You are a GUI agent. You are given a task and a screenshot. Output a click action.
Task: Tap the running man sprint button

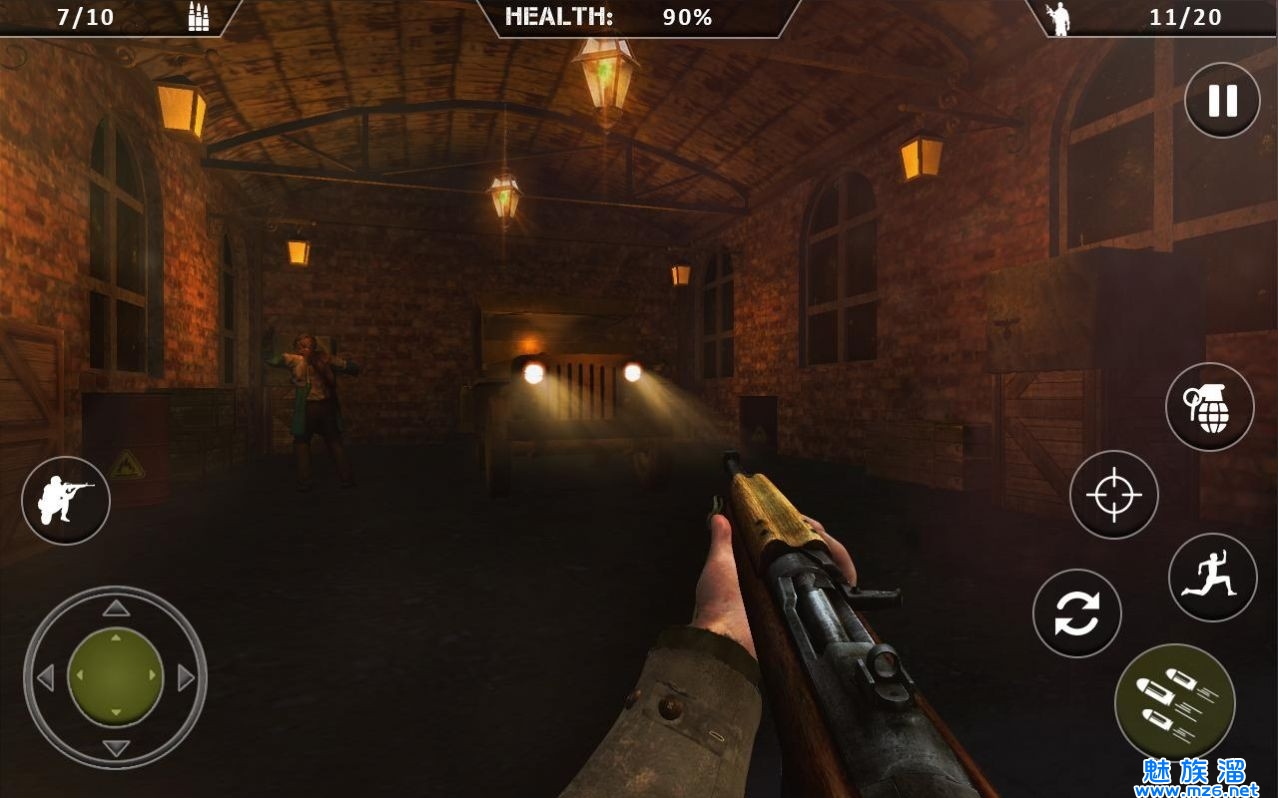click(1212, 578)
